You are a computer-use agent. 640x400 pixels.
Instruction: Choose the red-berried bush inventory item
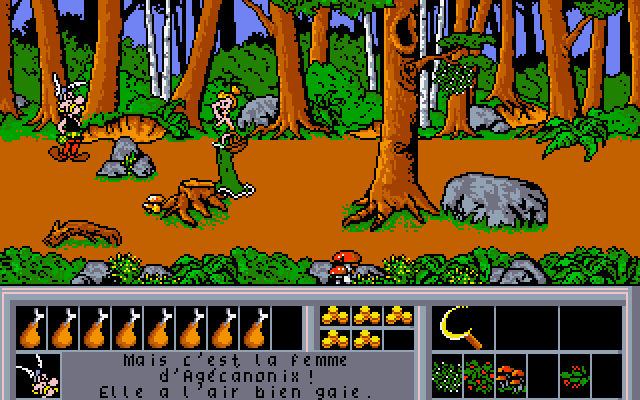(480, 375)
